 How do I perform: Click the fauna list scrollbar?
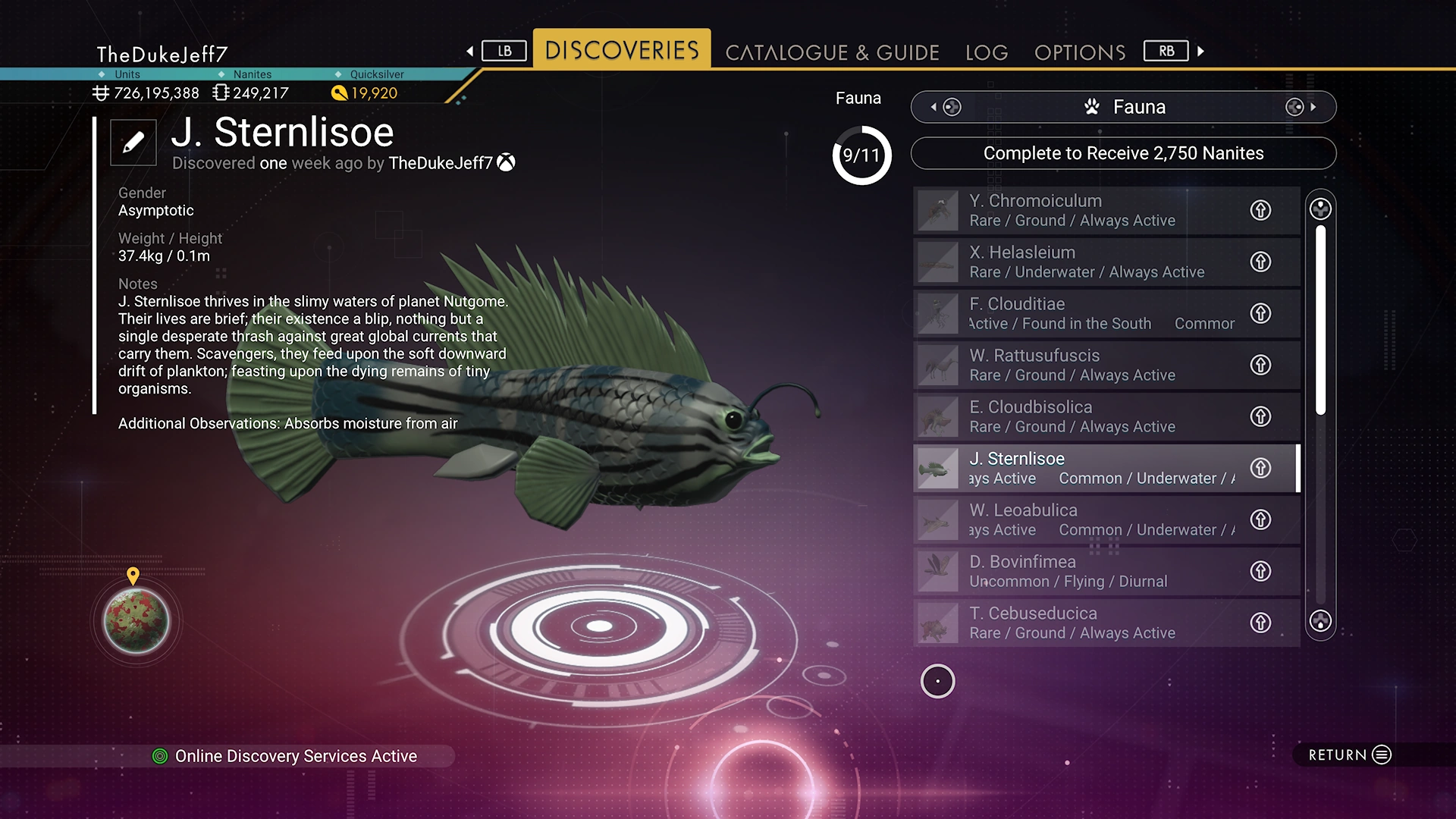(1320, 318)
